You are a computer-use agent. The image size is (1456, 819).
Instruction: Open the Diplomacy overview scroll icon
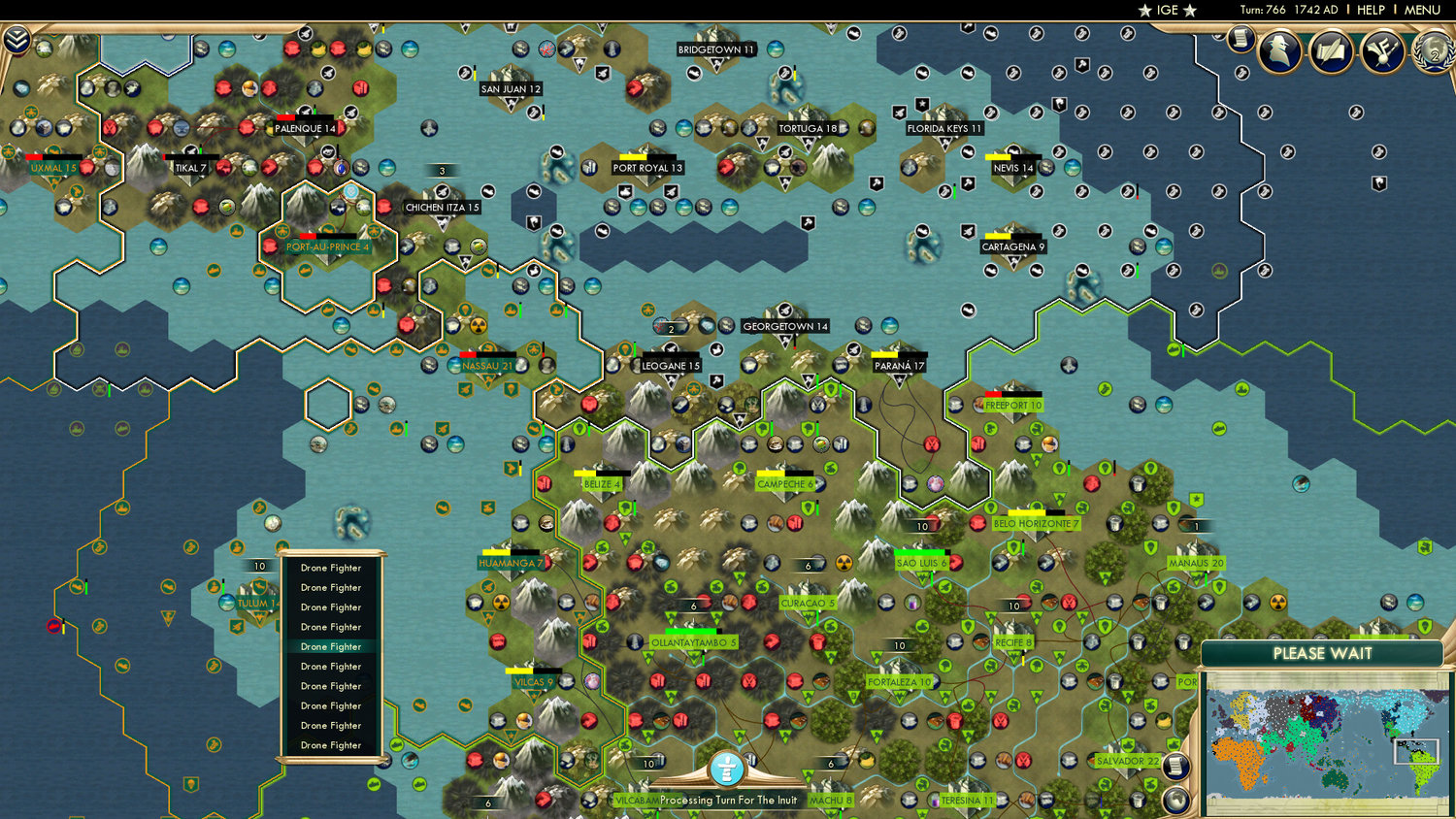pyautogui.click(x=1331, y=51)
